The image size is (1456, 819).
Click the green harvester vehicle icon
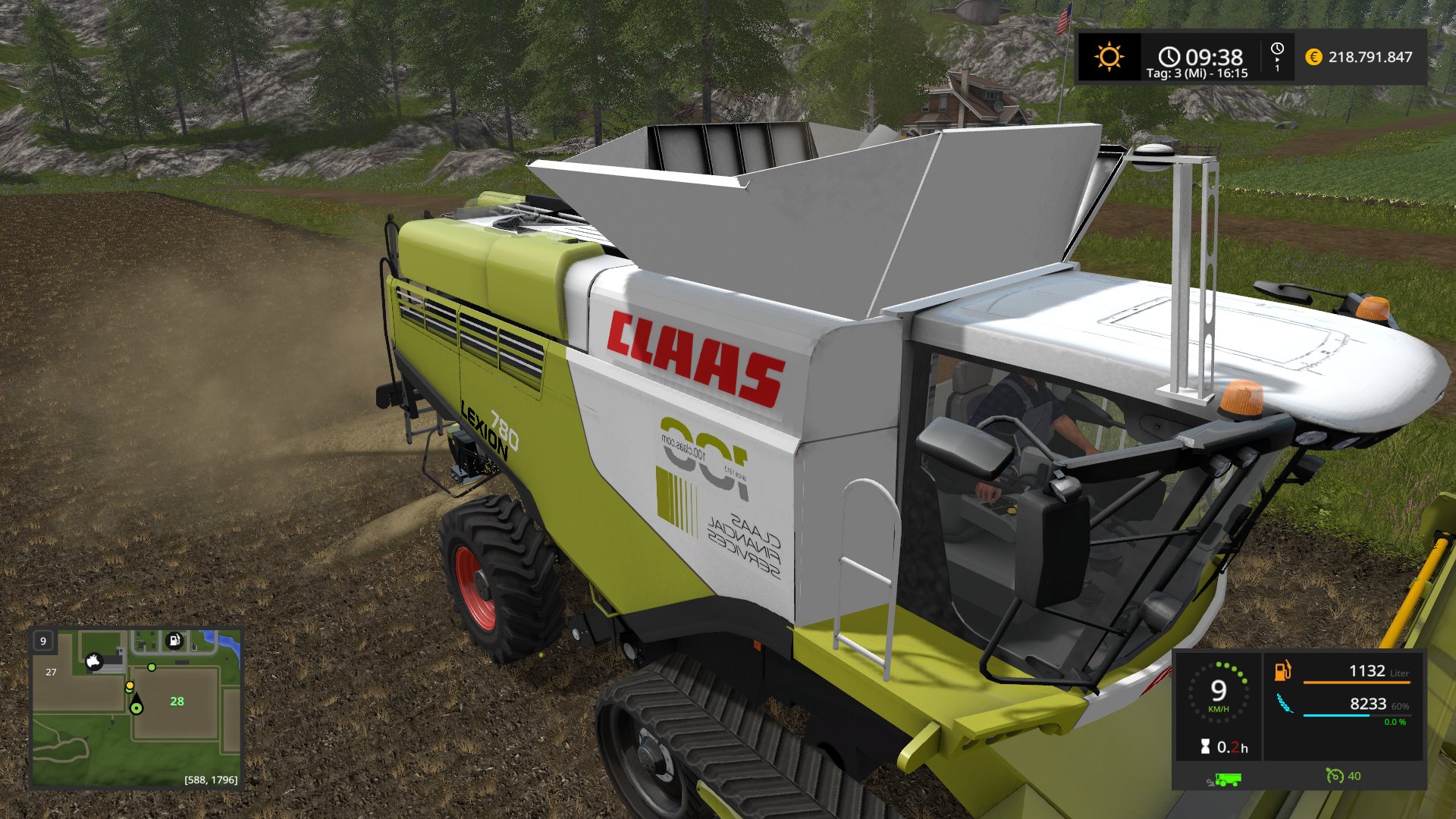(1225, 779)
